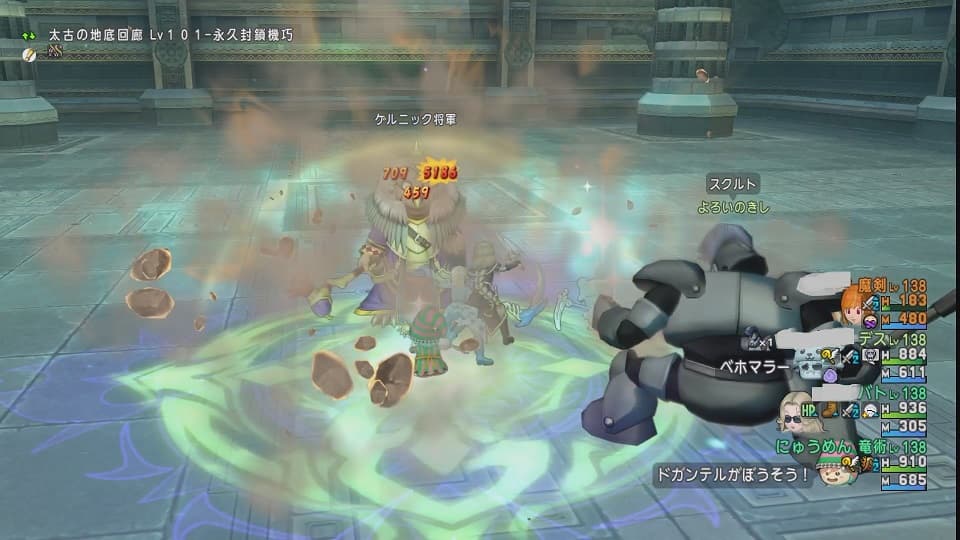Screen dimensions: 960x540
Task: Select the green-hat にゅうめん party portrait
Action: click(x=834, y=472)
